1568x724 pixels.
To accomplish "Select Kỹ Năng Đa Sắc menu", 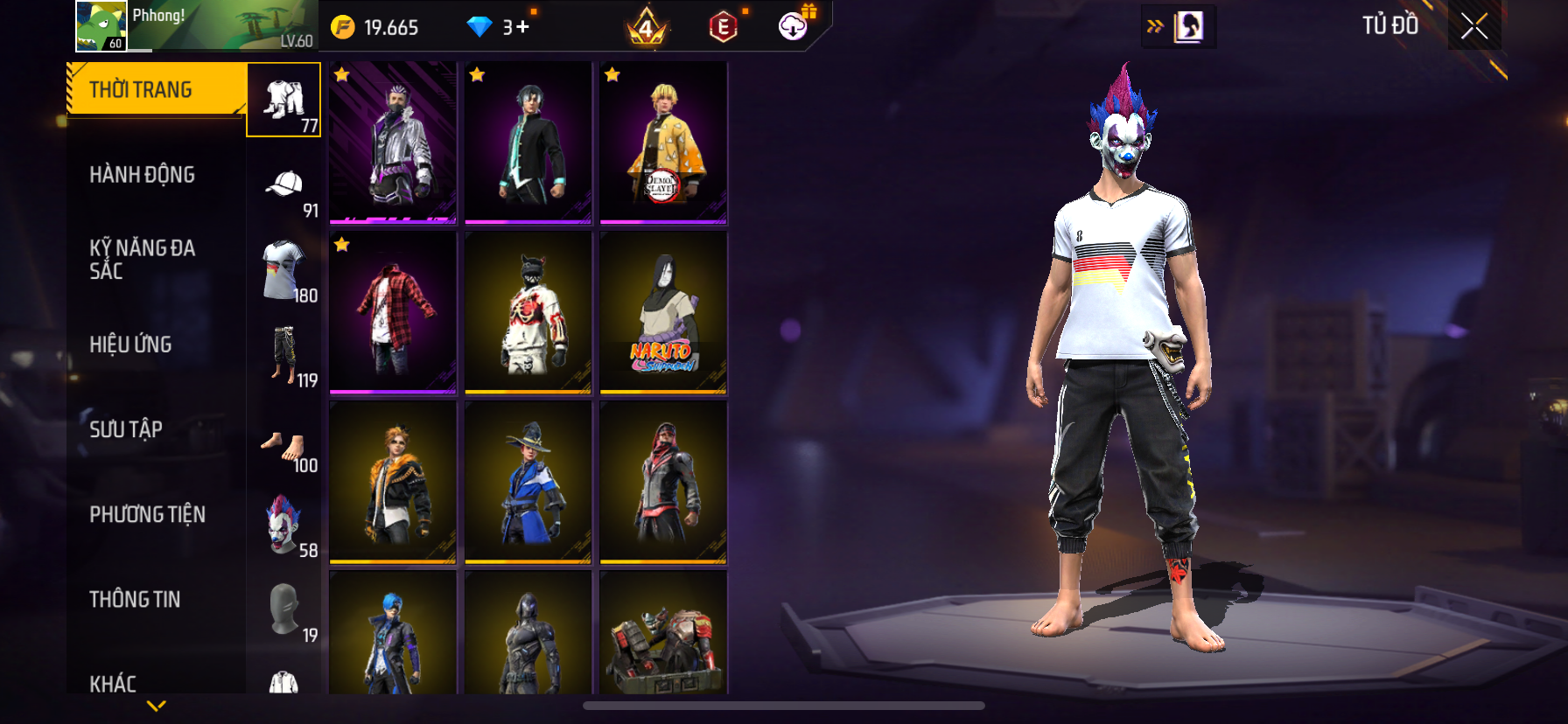I will click(143, 259).
